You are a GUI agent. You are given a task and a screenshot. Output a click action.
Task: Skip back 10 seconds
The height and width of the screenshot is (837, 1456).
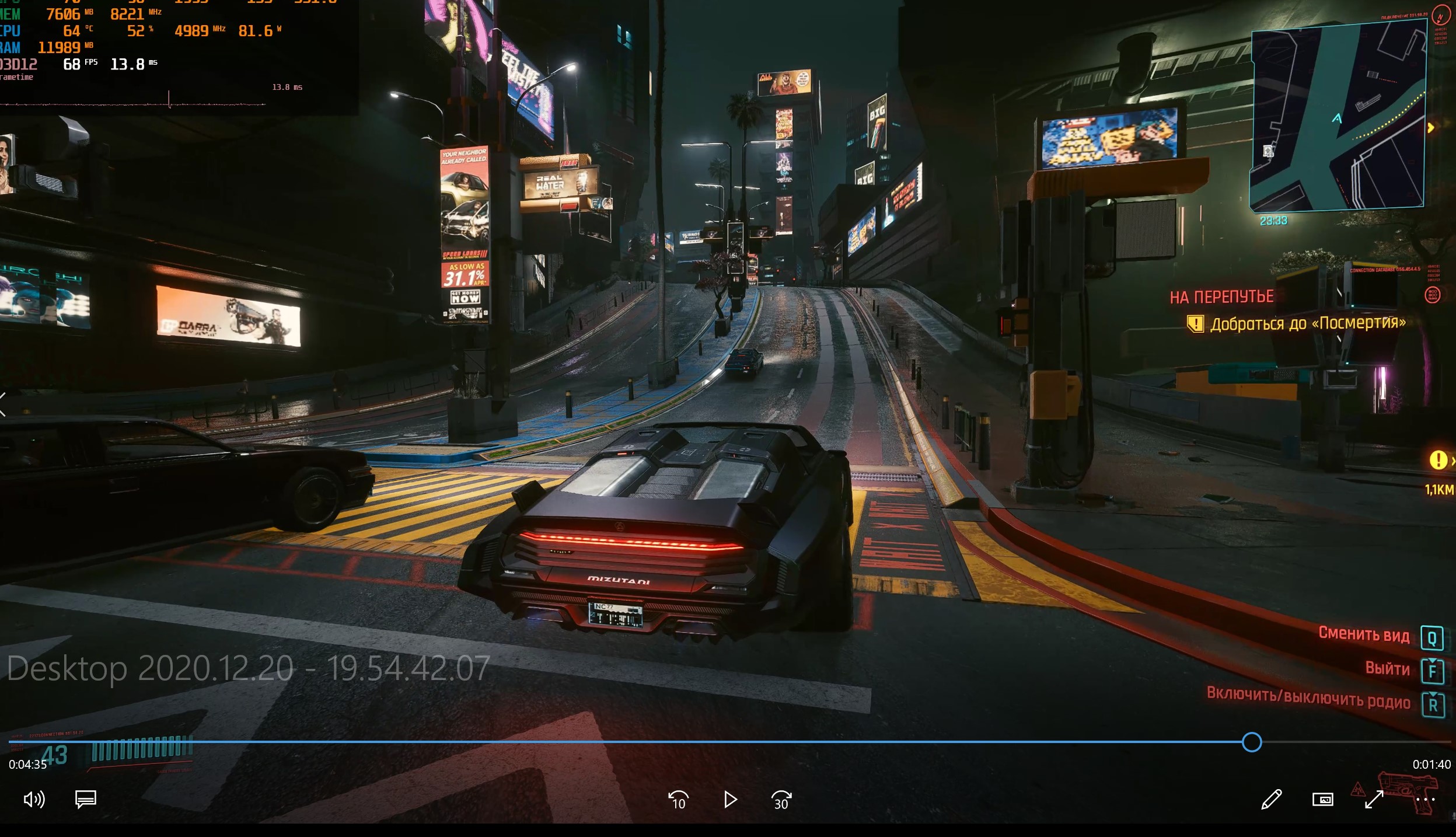pos(678,800)
